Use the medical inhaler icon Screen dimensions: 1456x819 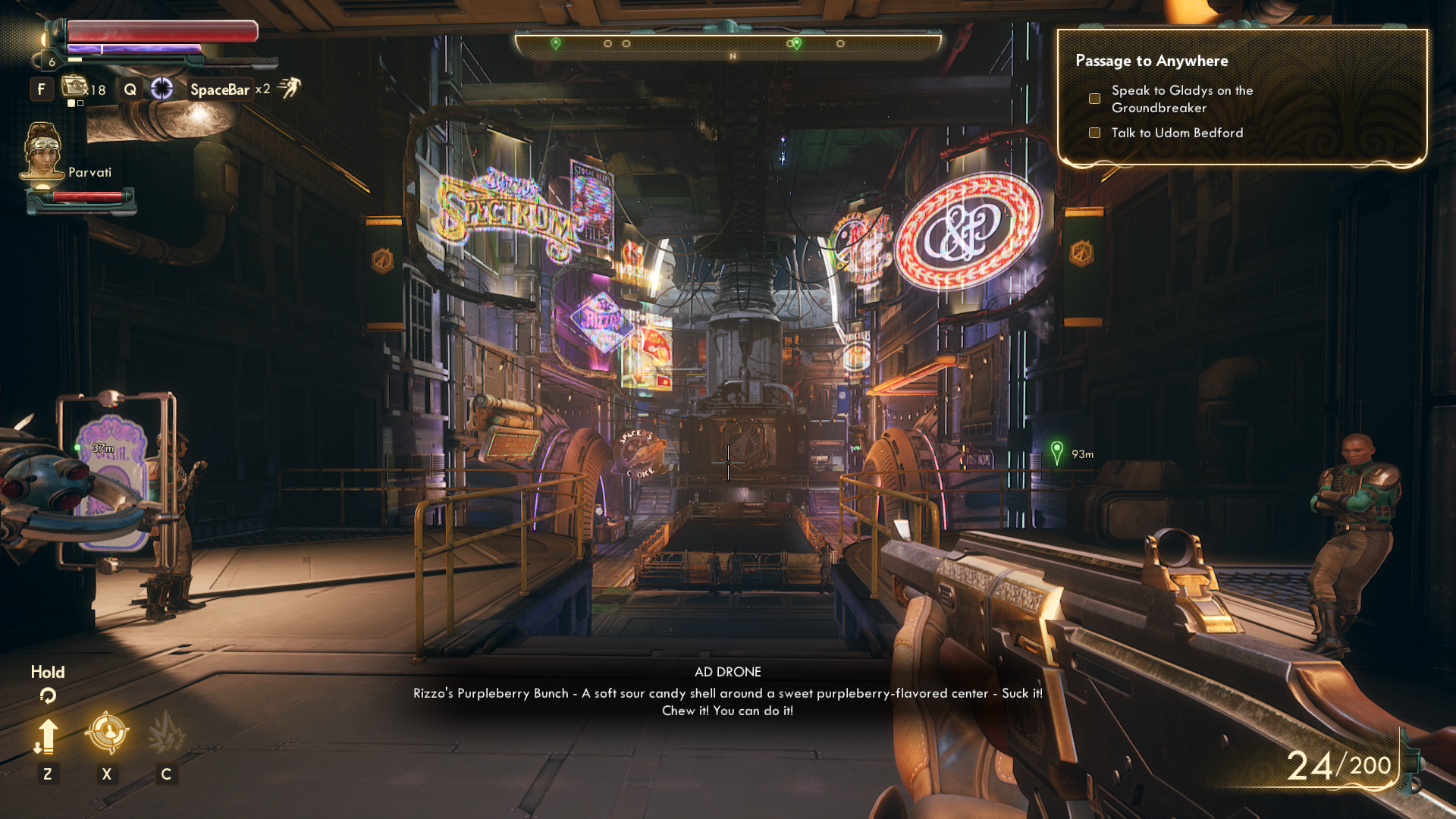tap(76, 88)
